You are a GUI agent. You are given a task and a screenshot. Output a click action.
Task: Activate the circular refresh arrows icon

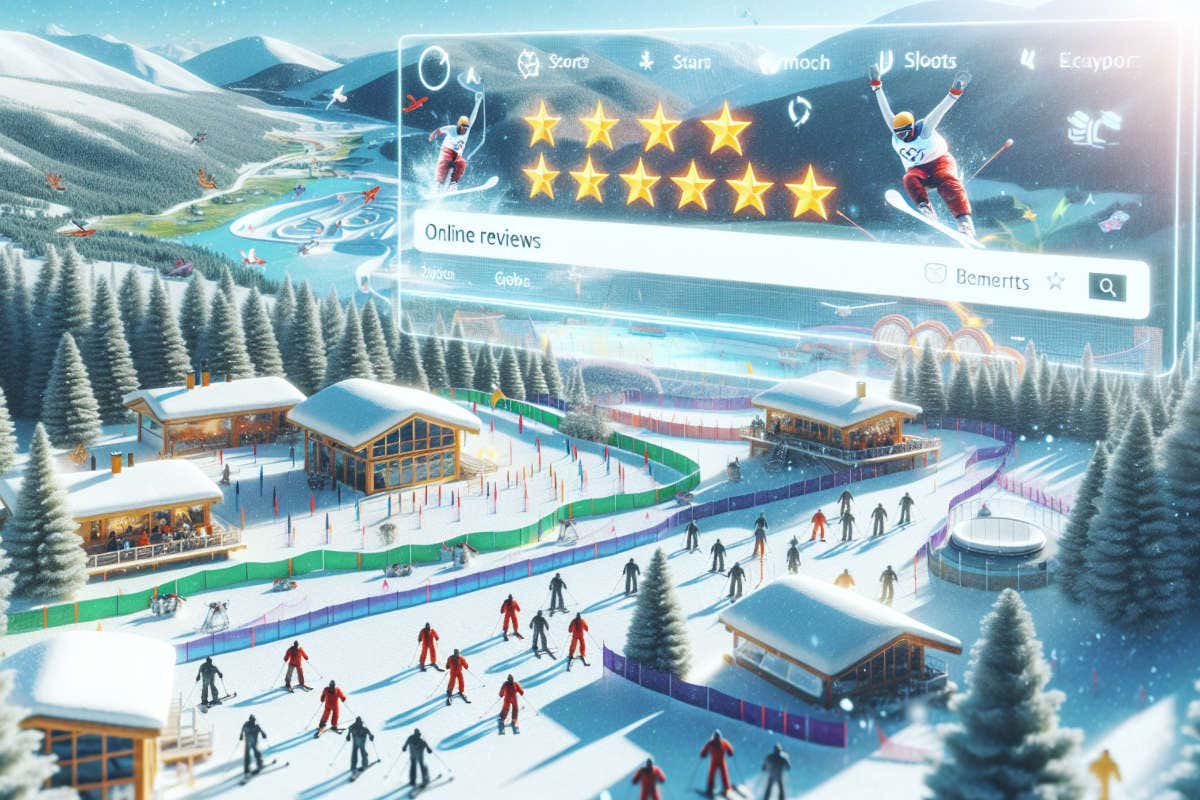tap(799, 110)
